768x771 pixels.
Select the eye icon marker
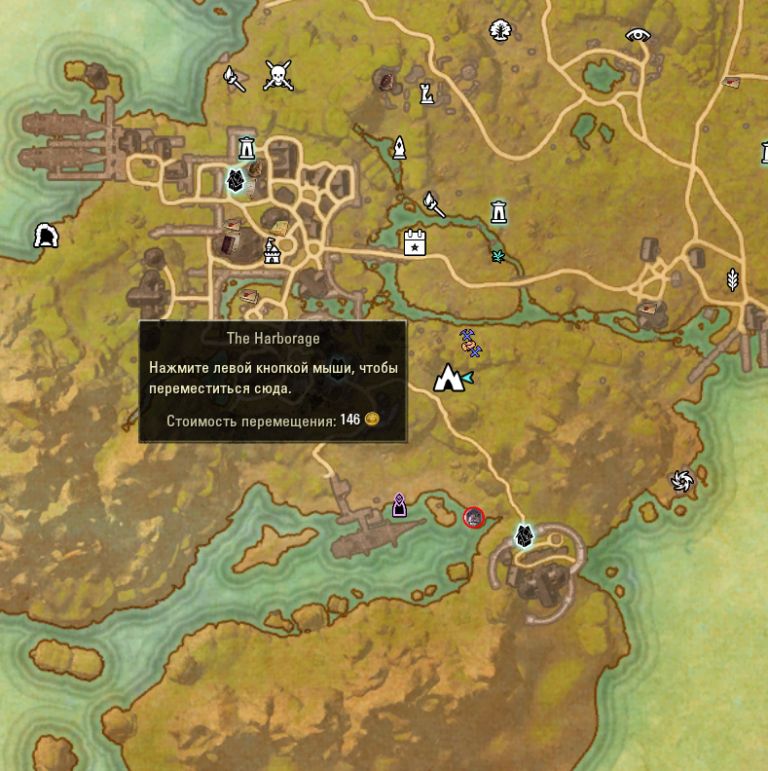pos(638,35)
